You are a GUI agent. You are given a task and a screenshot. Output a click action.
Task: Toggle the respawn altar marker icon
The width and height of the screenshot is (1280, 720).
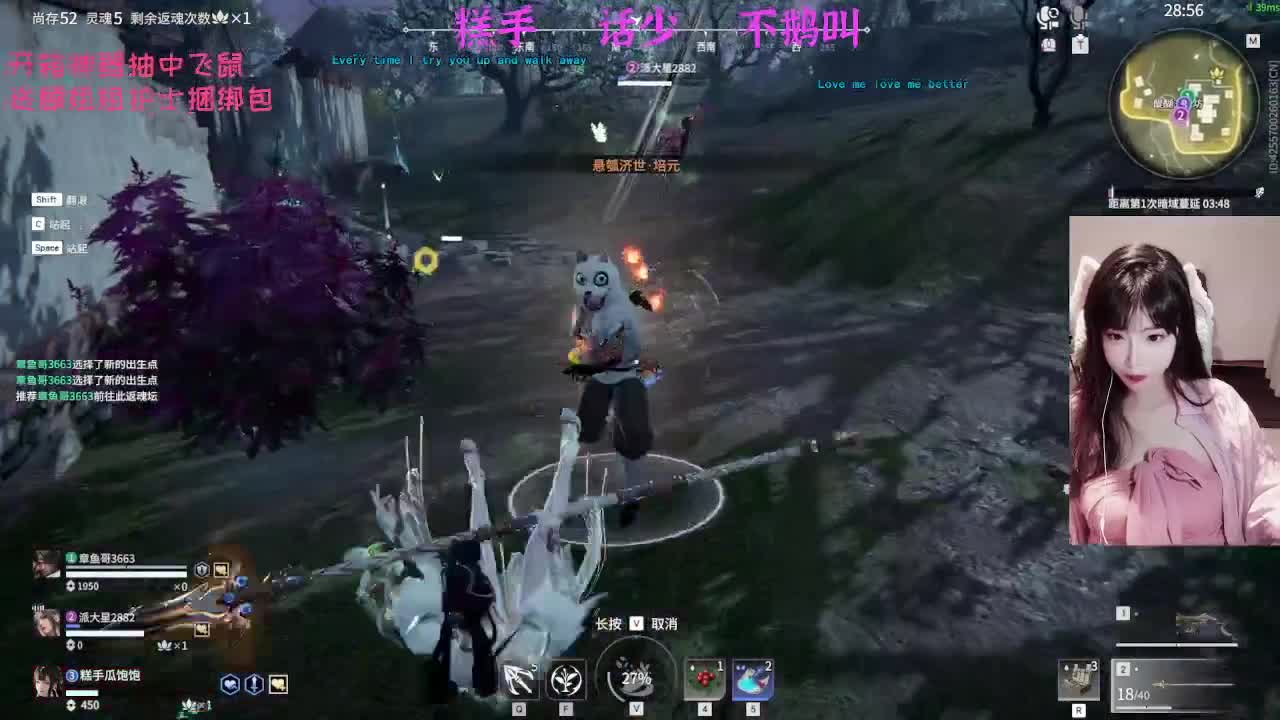1080,45
